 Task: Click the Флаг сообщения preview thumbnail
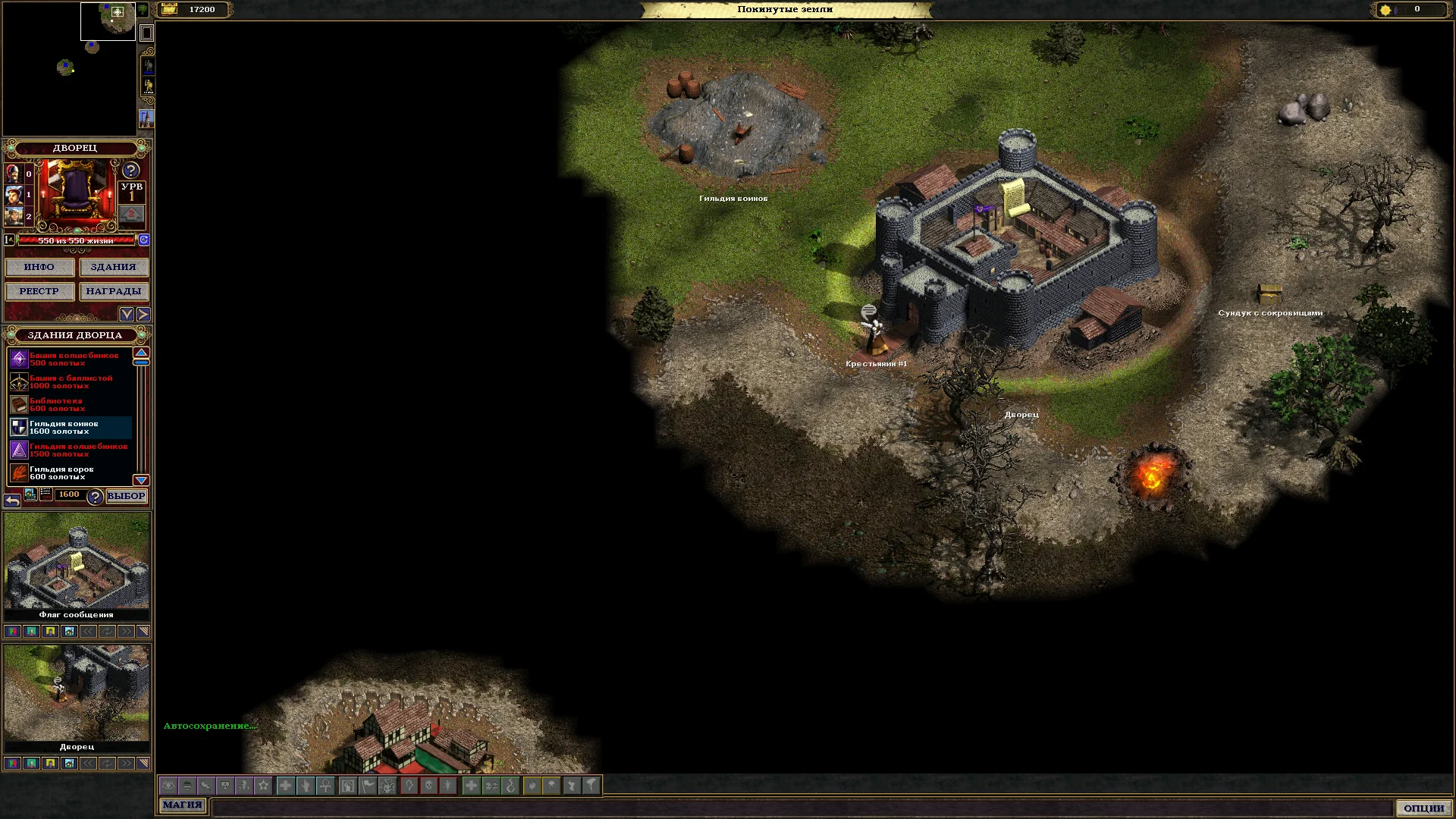pos(77,561)
